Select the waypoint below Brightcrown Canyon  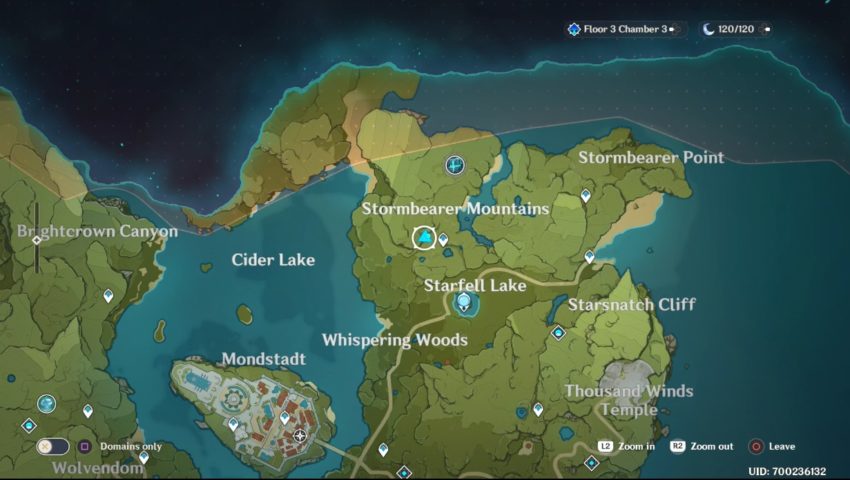click(108, 296)
